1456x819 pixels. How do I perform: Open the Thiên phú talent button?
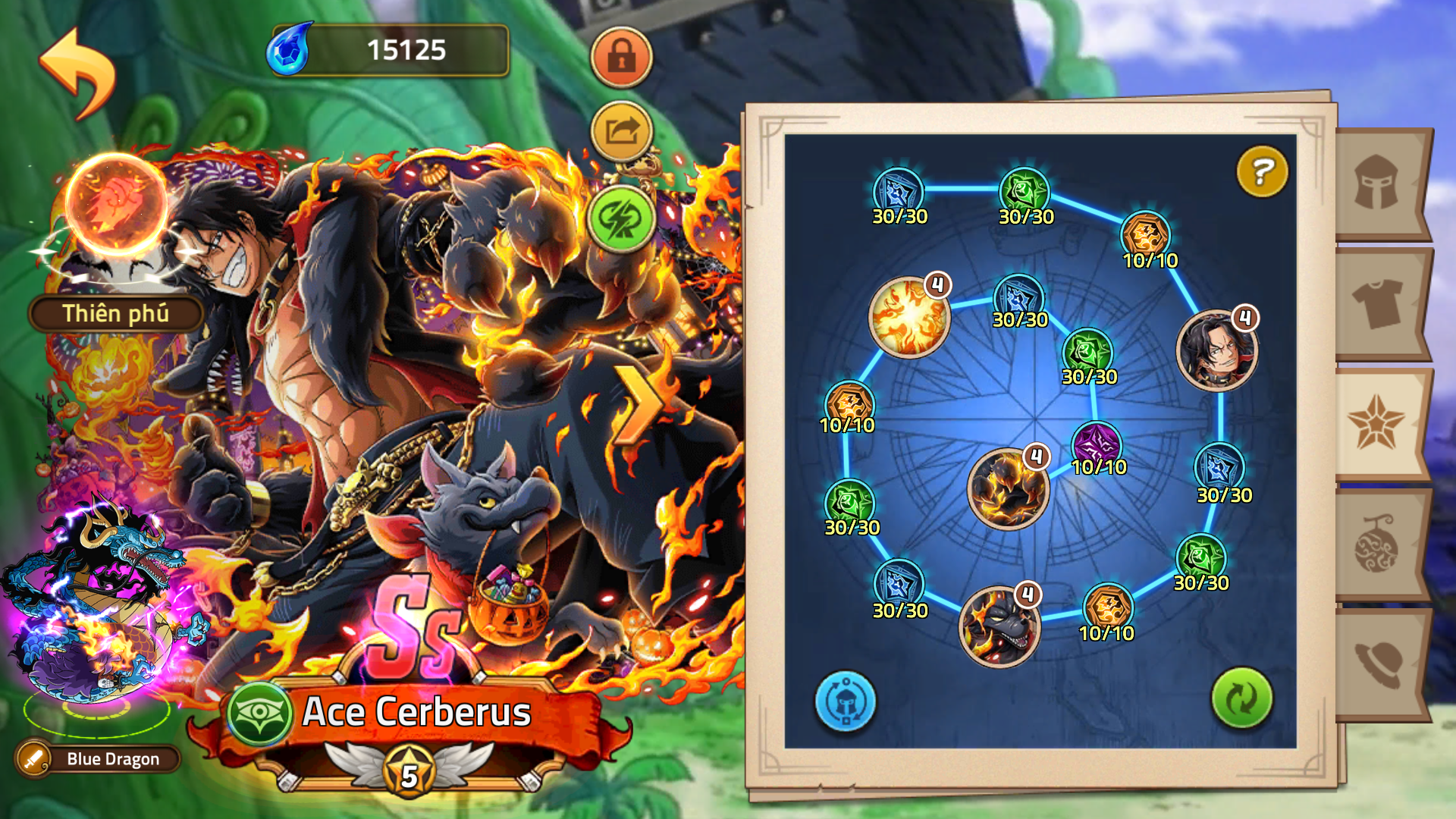[x=115, y=313]
